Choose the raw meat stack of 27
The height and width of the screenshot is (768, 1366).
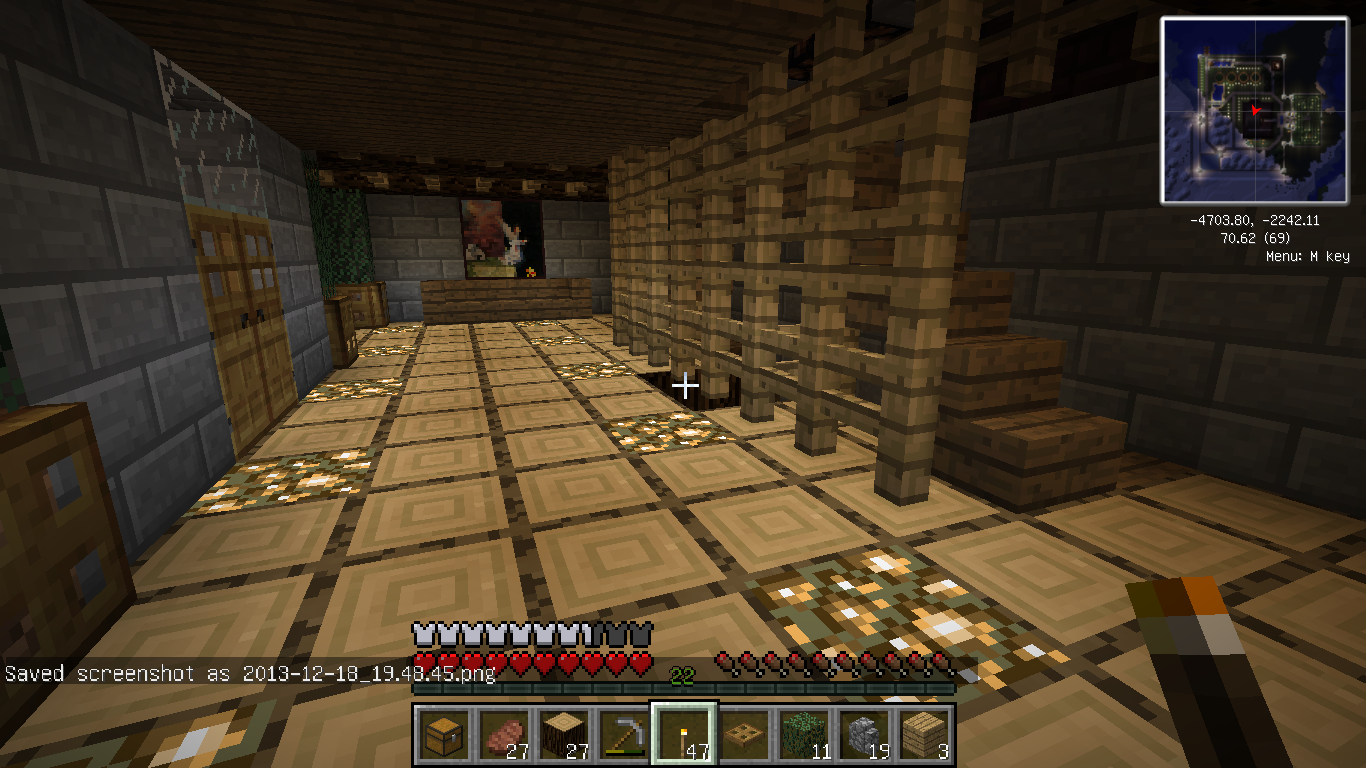[501, 735]
